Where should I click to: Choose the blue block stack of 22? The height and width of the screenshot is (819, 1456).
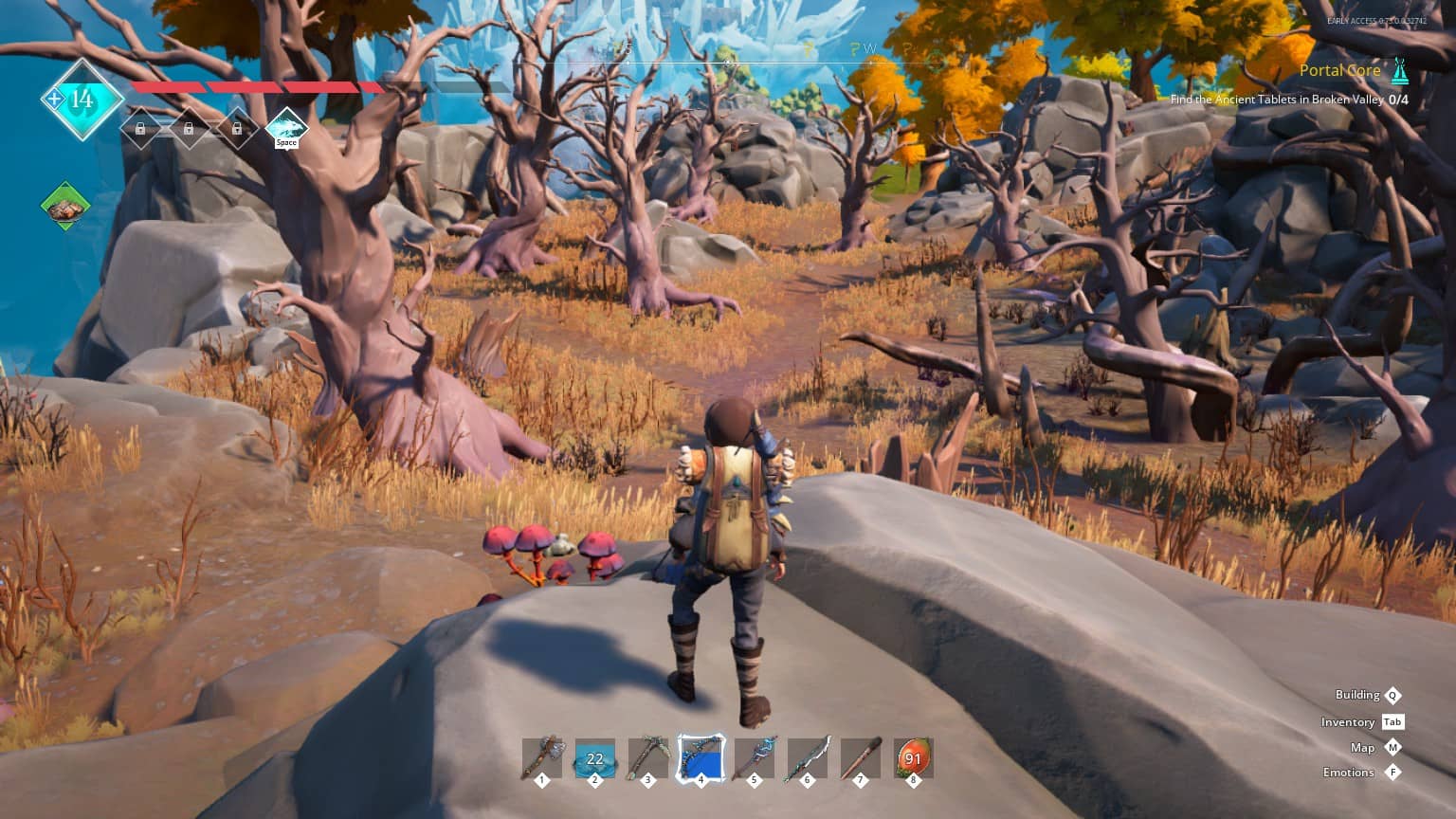tap(595, 758)
